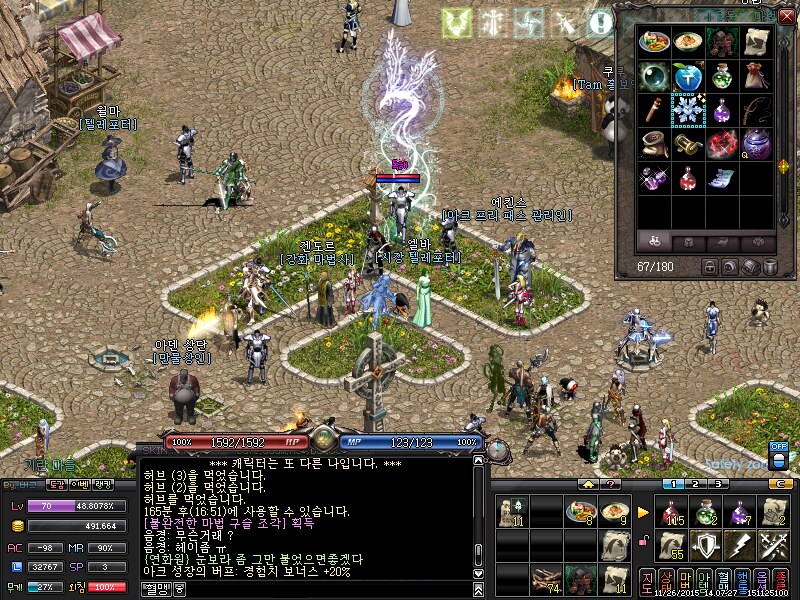800x600 pixels.
Task: Click the inventory trash can button
Action: point(771,267)
